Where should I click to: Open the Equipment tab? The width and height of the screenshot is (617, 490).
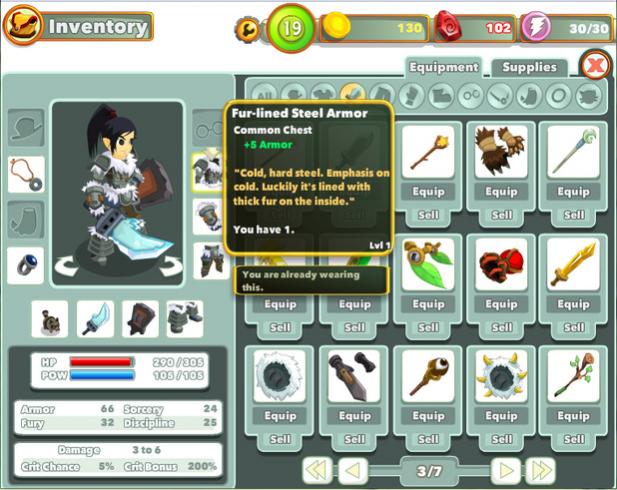click(x=443, y=68)
